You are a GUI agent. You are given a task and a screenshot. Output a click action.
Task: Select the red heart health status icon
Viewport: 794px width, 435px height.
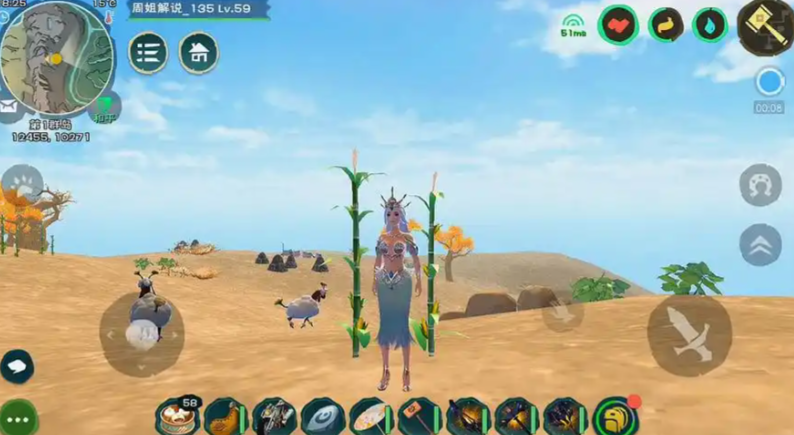pyautogui.click(x=618, y=25)
